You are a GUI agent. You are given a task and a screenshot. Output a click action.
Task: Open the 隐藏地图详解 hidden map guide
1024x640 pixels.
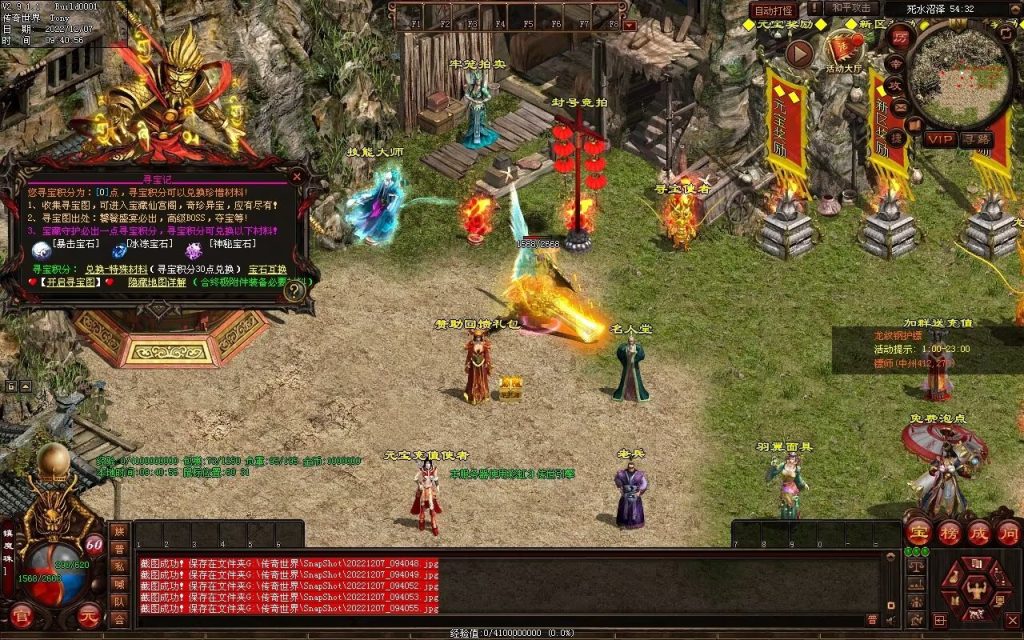[157, 283]
